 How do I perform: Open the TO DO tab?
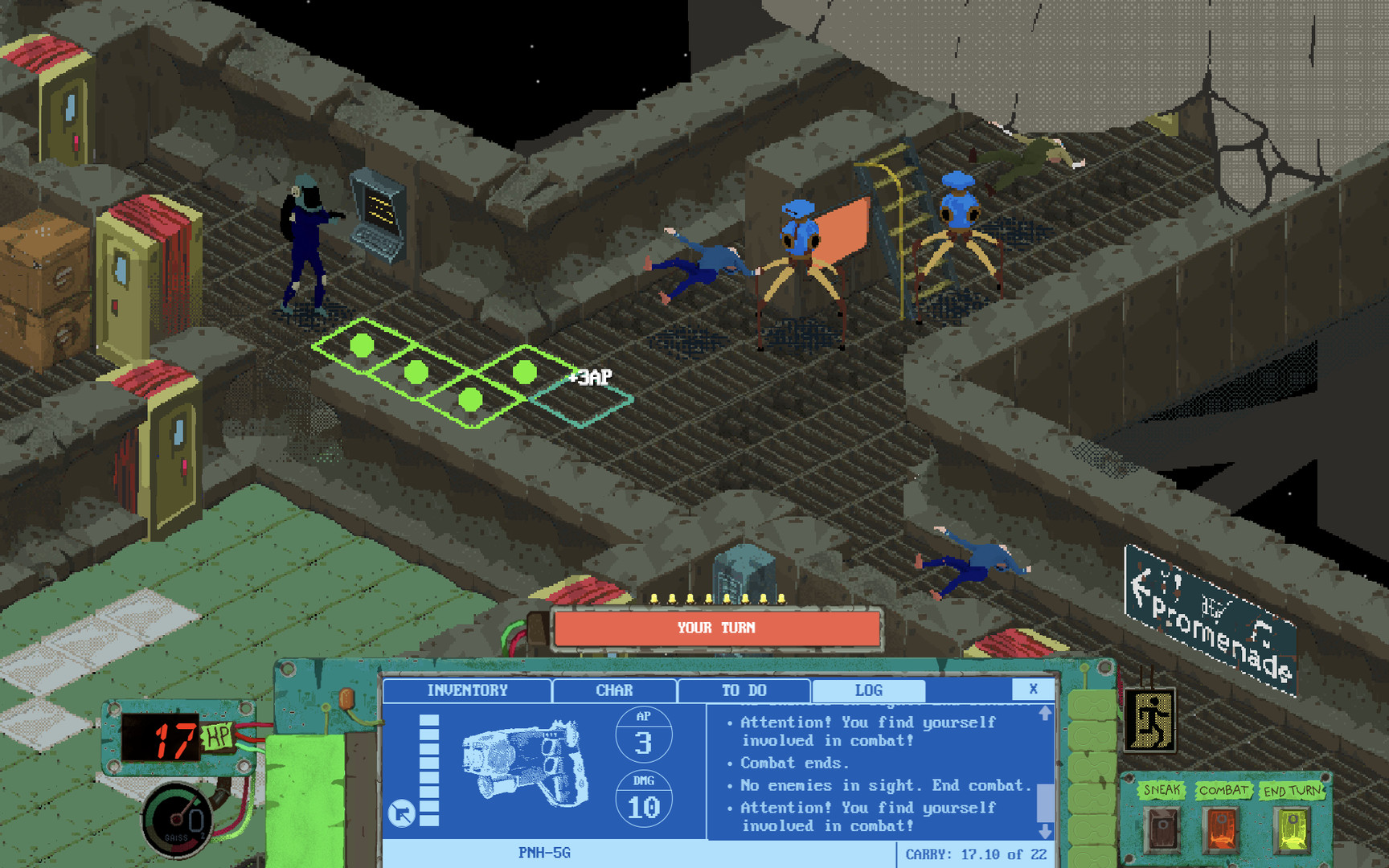coord(744,690)
